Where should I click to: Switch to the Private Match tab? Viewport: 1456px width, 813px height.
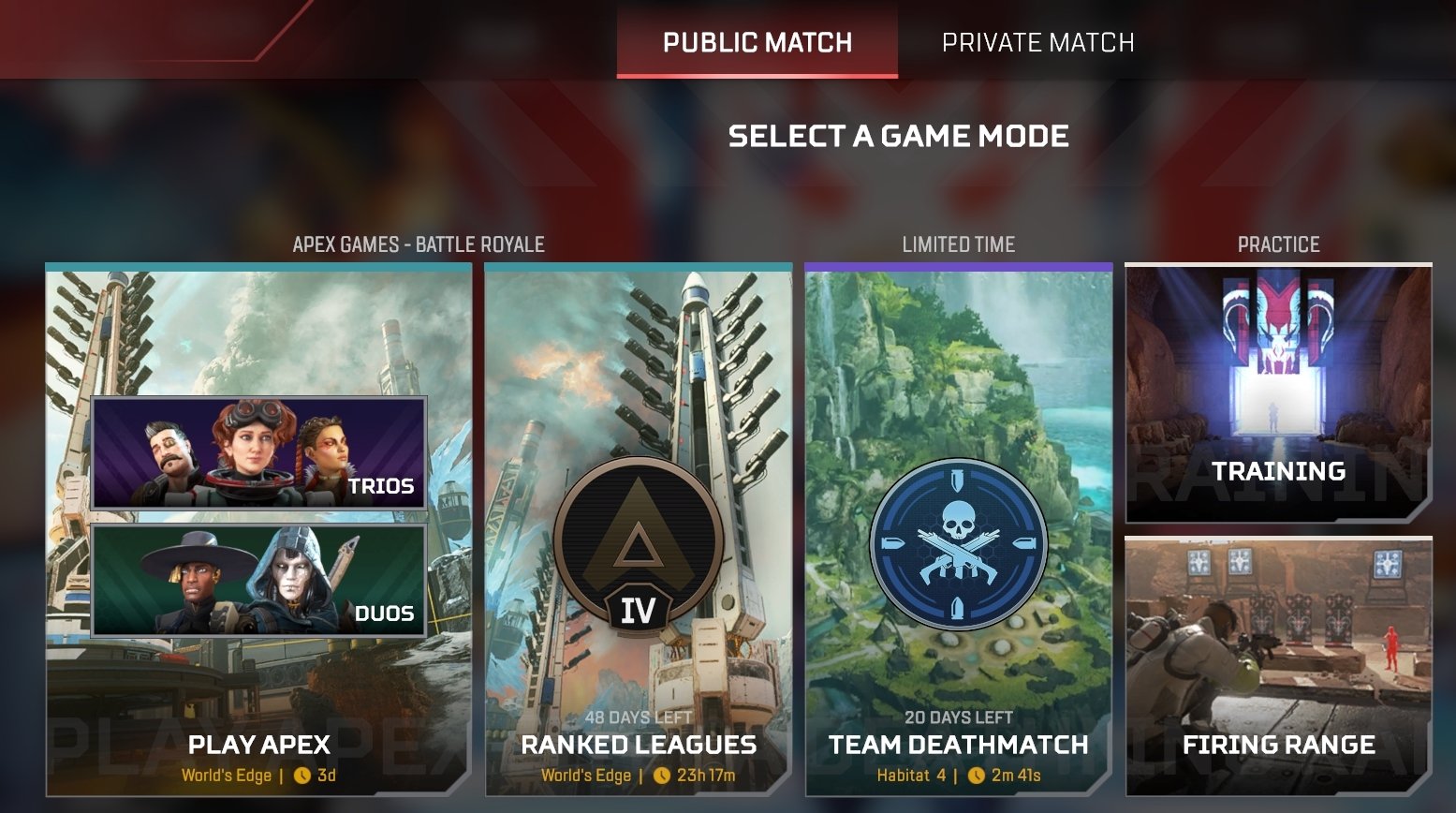coord(1037,41)
